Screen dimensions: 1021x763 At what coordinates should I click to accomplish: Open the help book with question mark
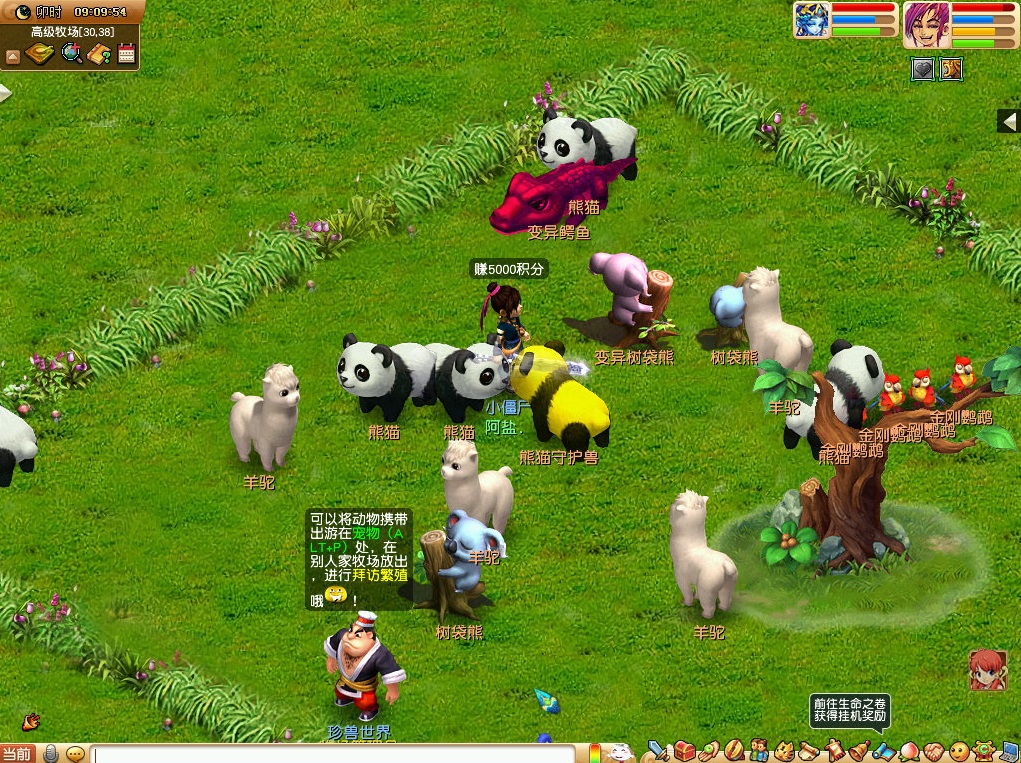tap(99, 54)
